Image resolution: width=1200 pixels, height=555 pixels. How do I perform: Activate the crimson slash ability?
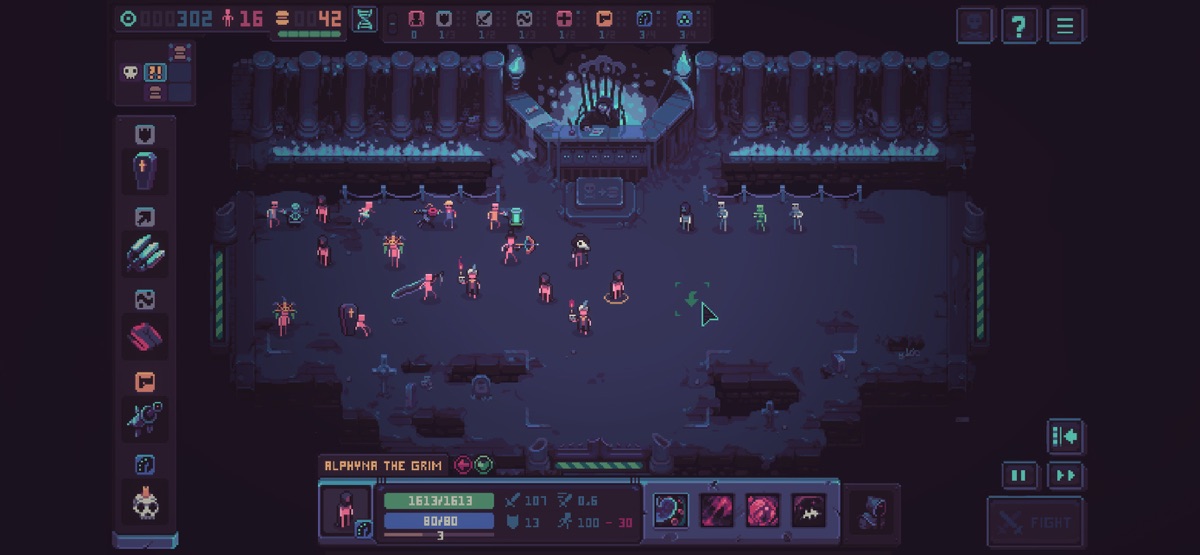click(x=716, y=510)
